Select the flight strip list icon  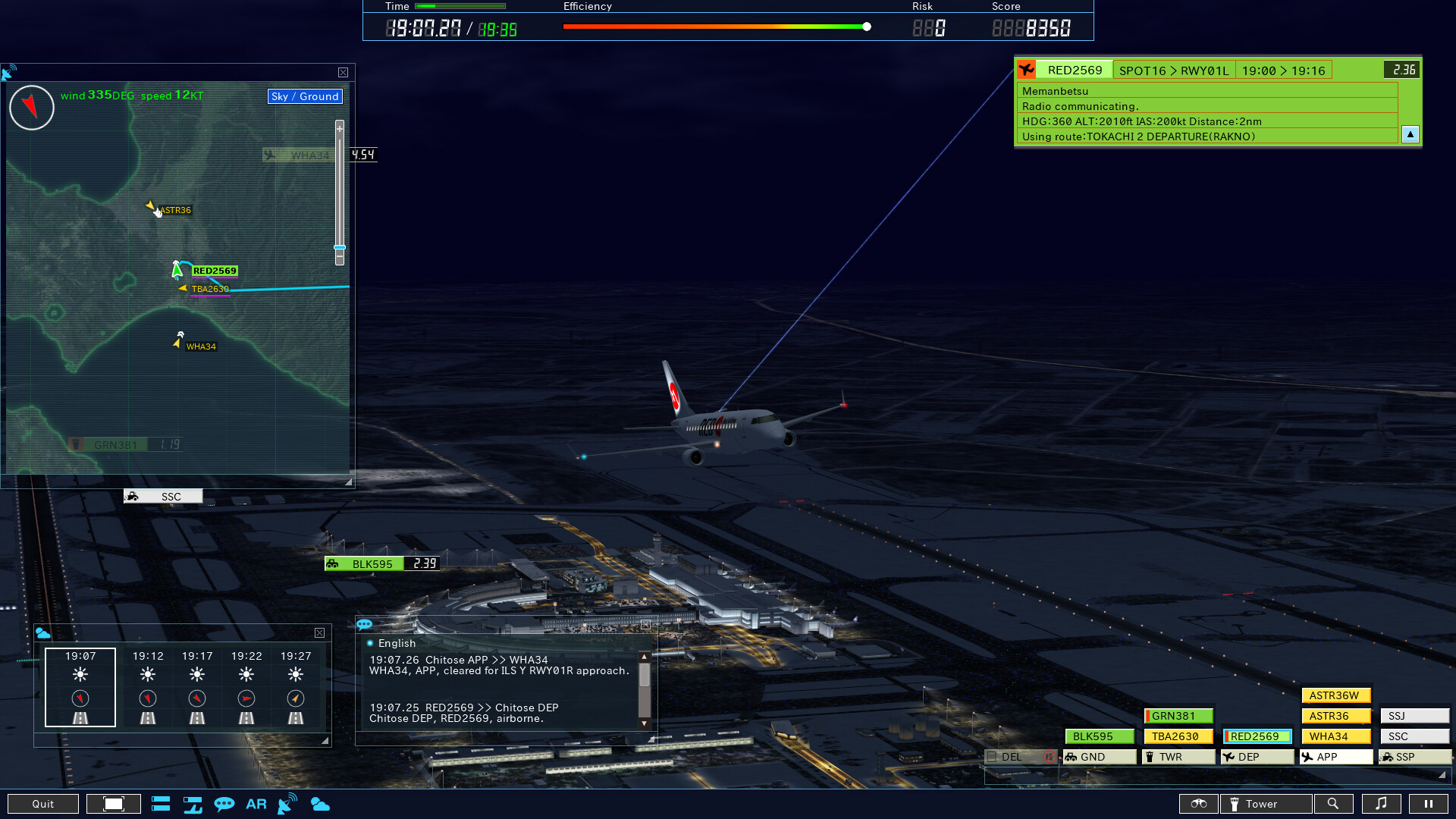(x=161, y=803)
